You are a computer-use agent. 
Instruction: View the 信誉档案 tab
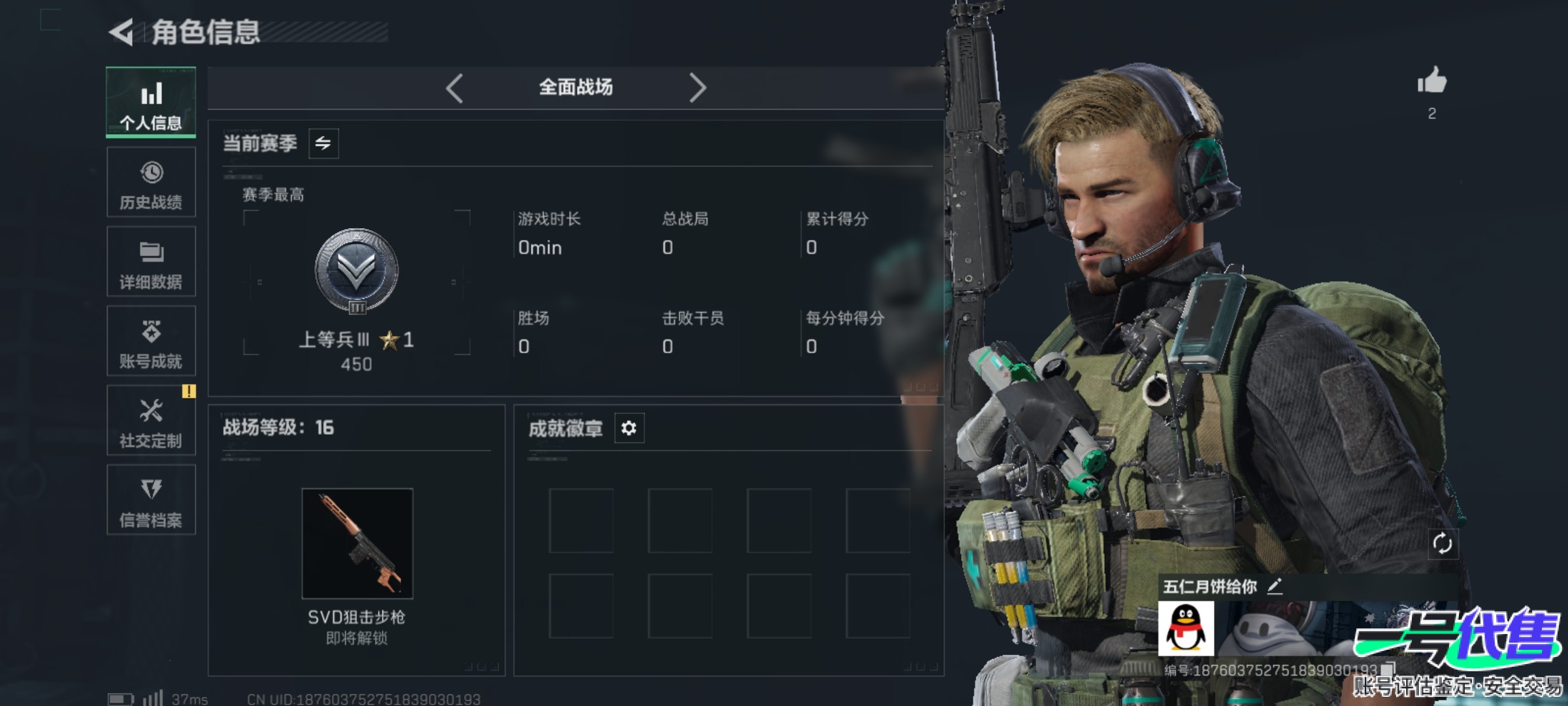tap(151, 500)
